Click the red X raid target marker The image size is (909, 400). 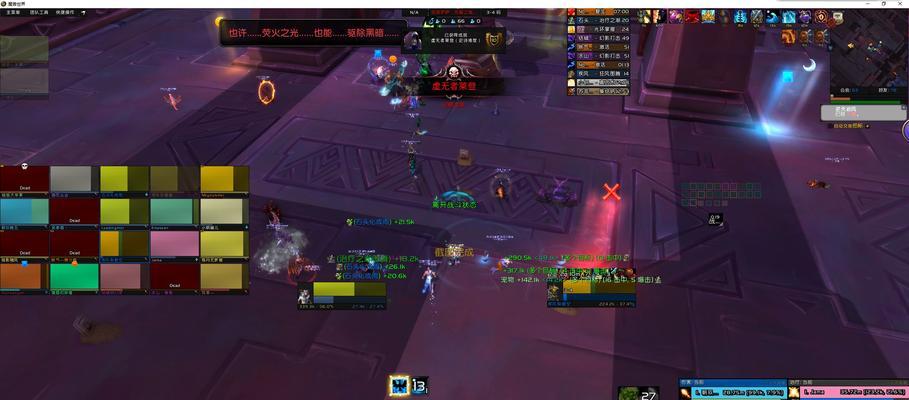611,191
